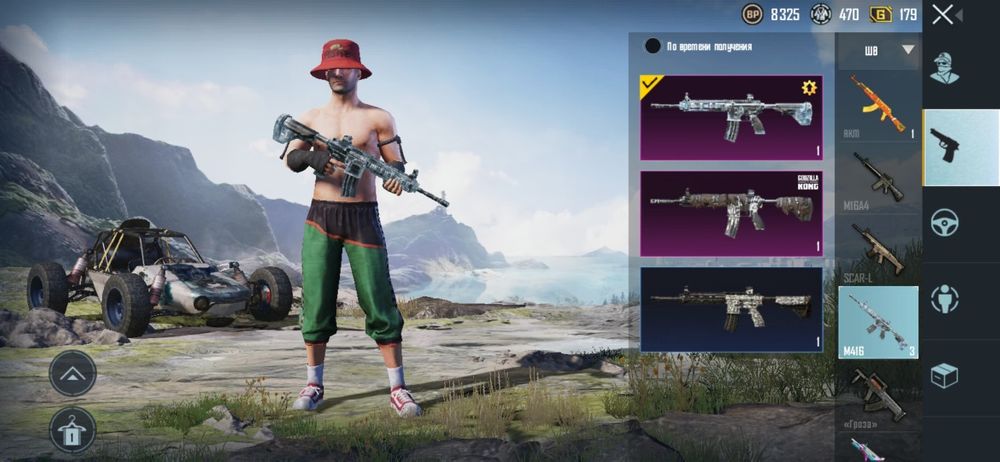Viewport: 1000px width, 462px height.
Task: Tap the BP currency icon
Action: point(752,15)
